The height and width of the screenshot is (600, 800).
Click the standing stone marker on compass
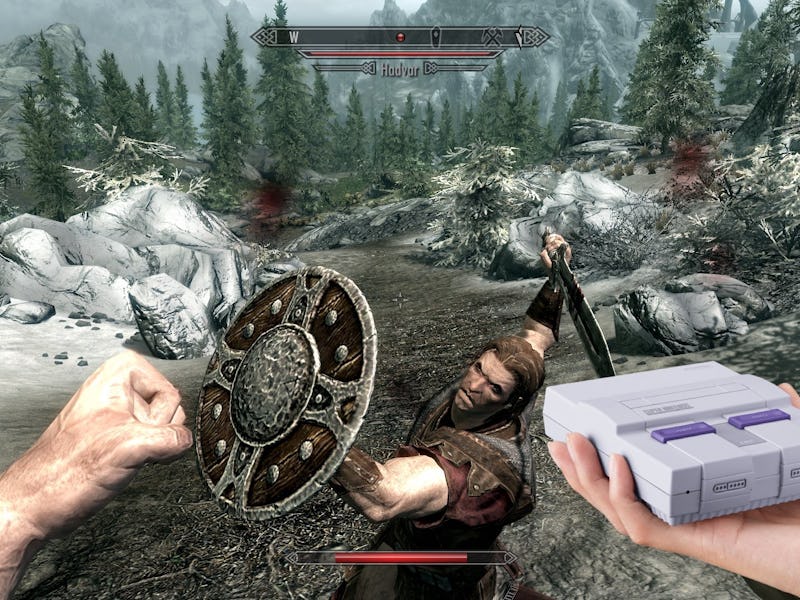tap(436, 36)
